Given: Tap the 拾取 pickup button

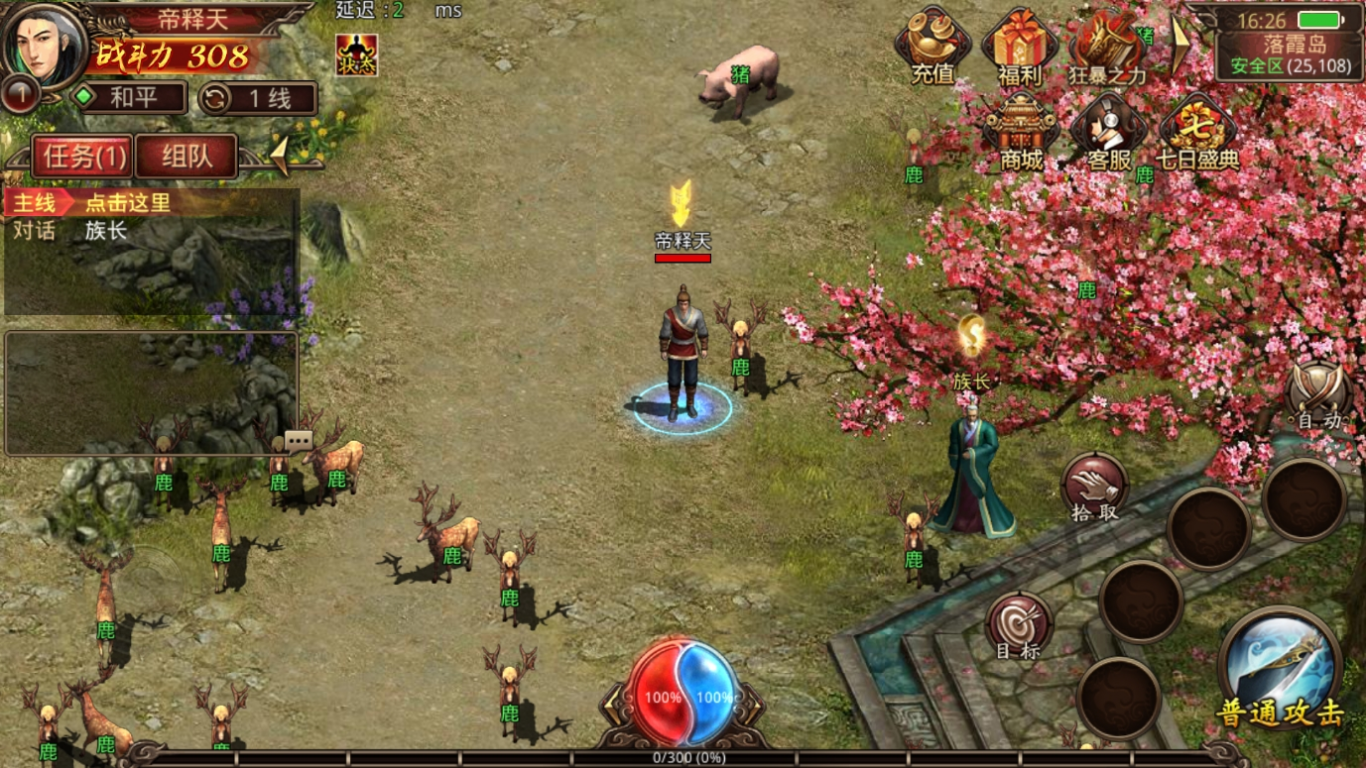Looking at the screenshot, I should [x=1095, y=489].
